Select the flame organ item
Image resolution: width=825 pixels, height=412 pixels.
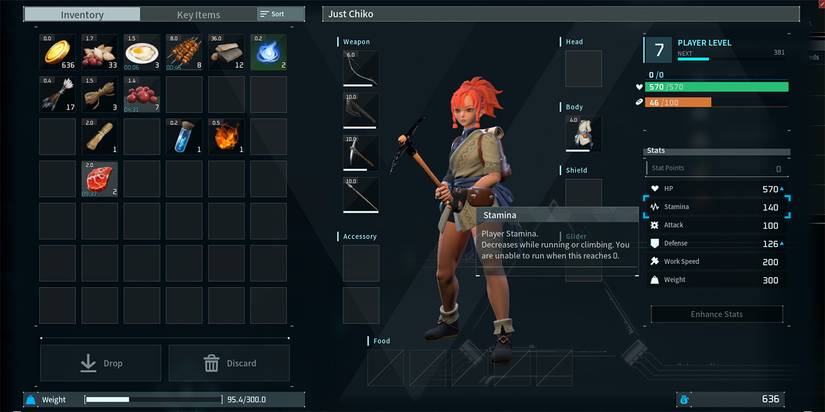click(226, 137)
